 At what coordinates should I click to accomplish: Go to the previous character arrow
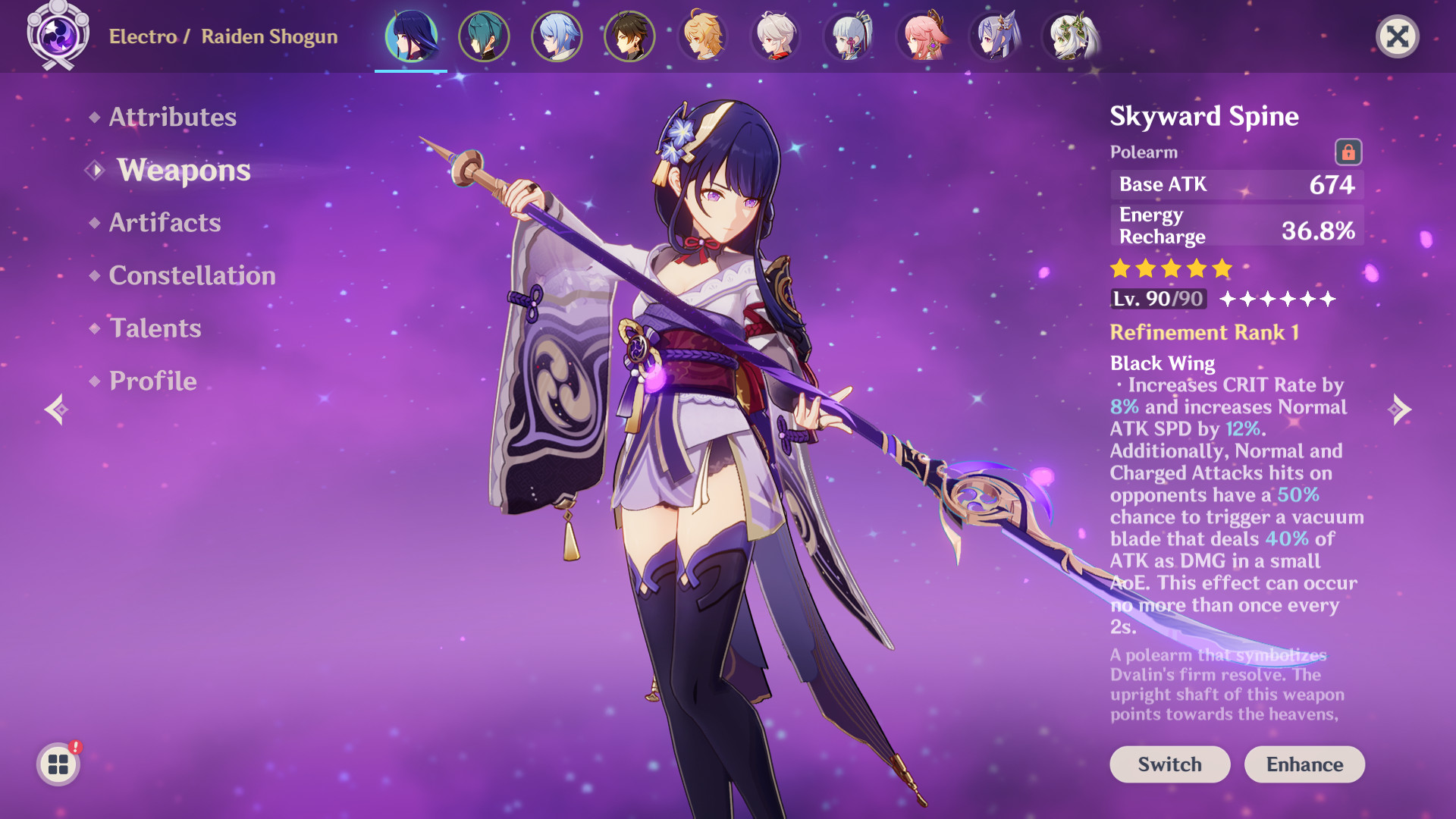point(56,409)
